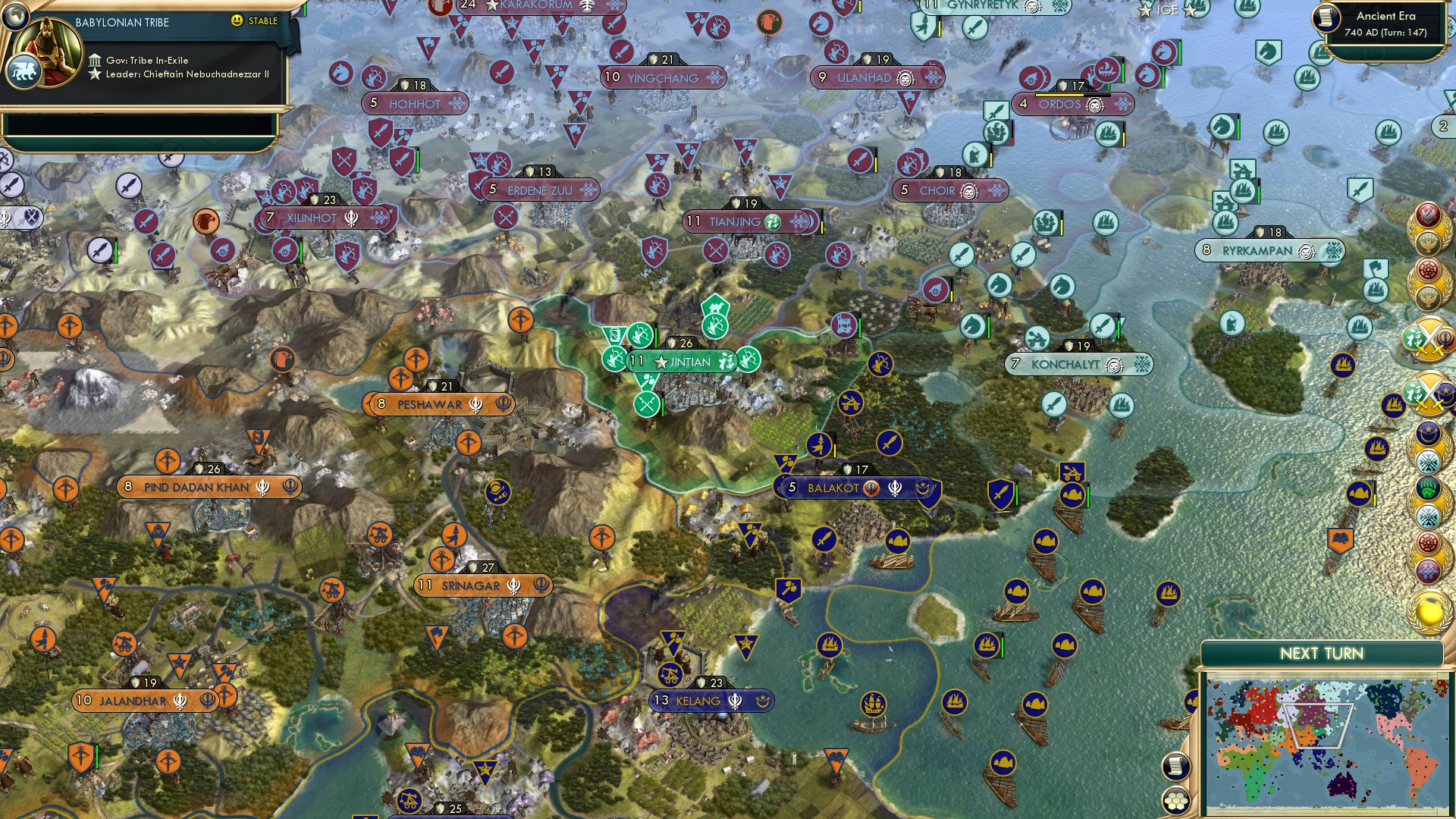Click the STABLE smiley stability indicator
1456x819 pixels.
[x=237, y=20]
